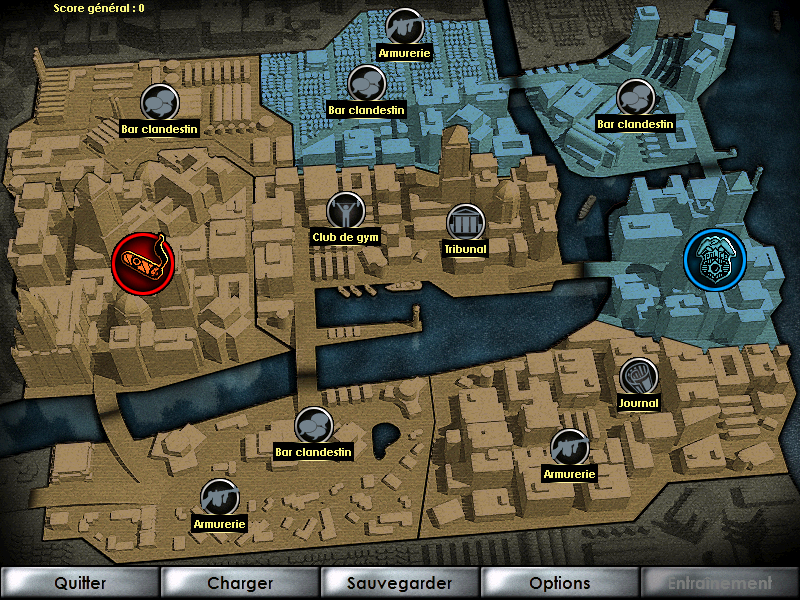Screen dimensions: 800x600
Task: Choose the Tribunal location on the map
Action: tap(465, 222)
